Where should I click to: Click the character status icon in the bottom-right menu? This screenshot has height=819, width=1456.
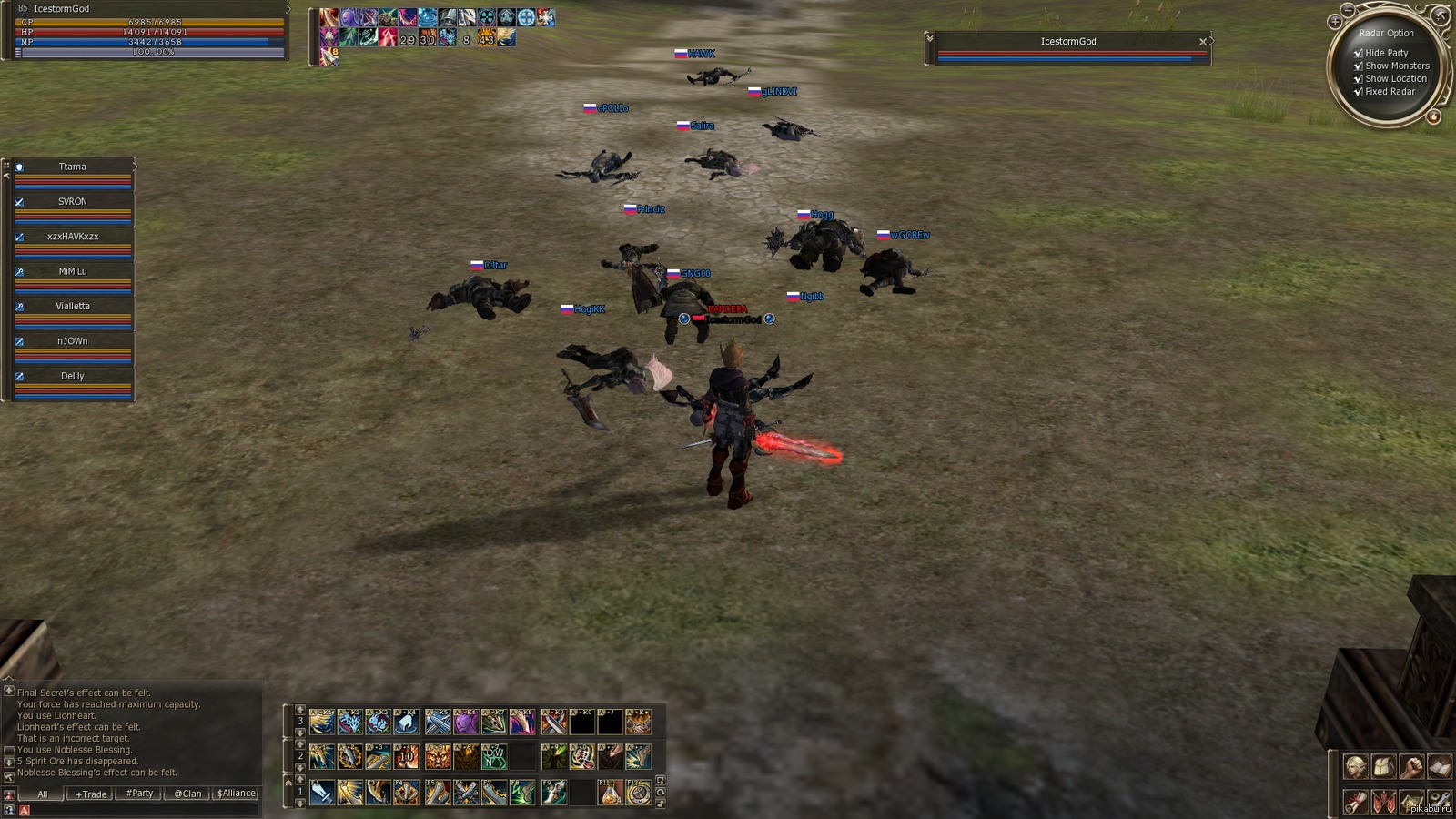coord(1356,766)
